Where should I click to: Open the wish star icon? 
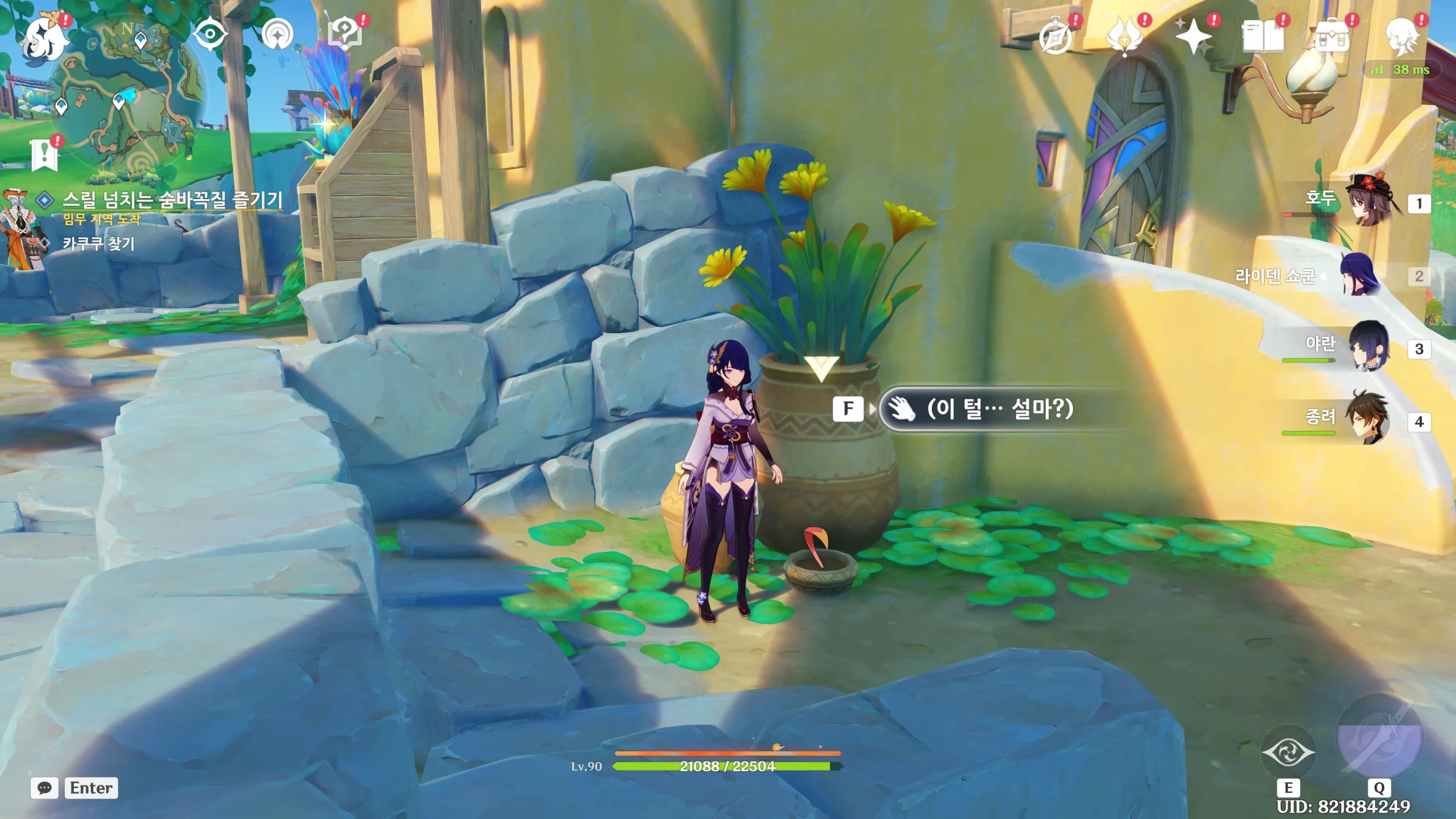pyautogui.click(x=1193, y=36)
